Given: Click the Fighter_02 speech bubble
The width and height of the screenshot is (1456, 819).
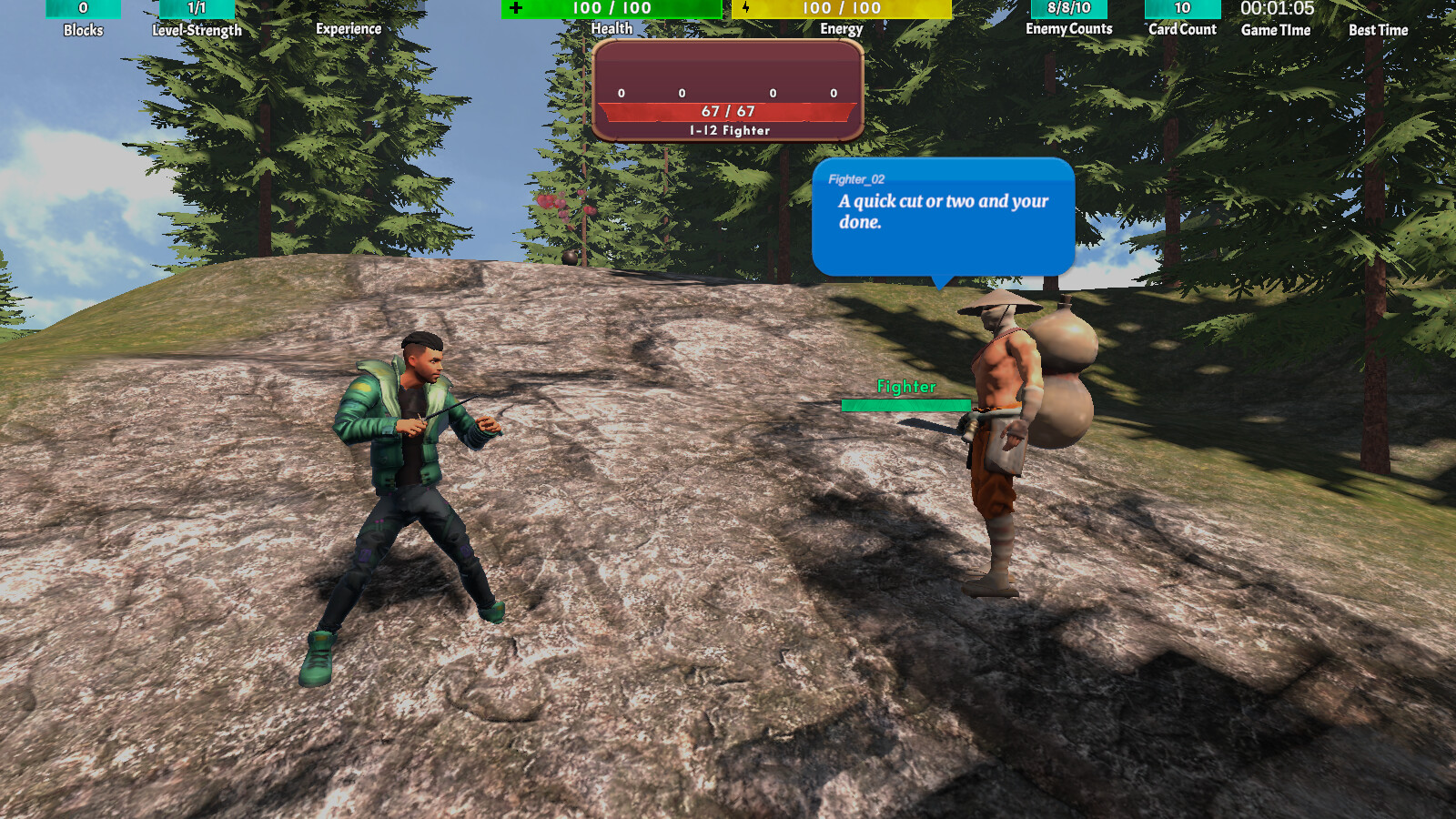Looking at the screenshot, I should (x=942, y=218).
